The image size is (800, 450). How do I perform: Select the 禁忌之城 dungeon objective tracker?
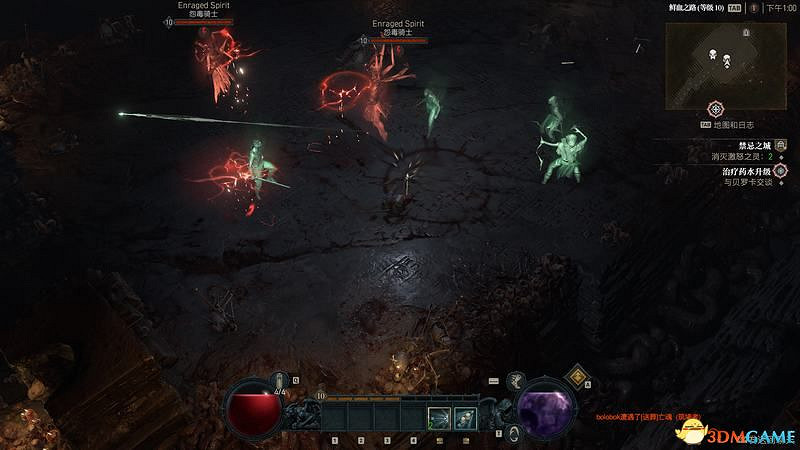tap(741, 144)
